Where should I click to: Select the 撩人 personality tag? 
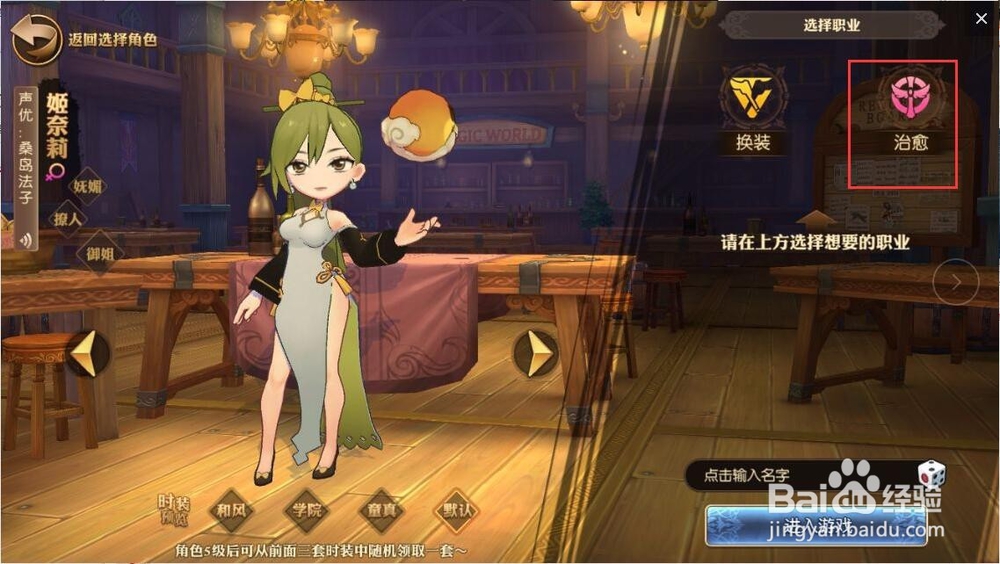(68, 218)
